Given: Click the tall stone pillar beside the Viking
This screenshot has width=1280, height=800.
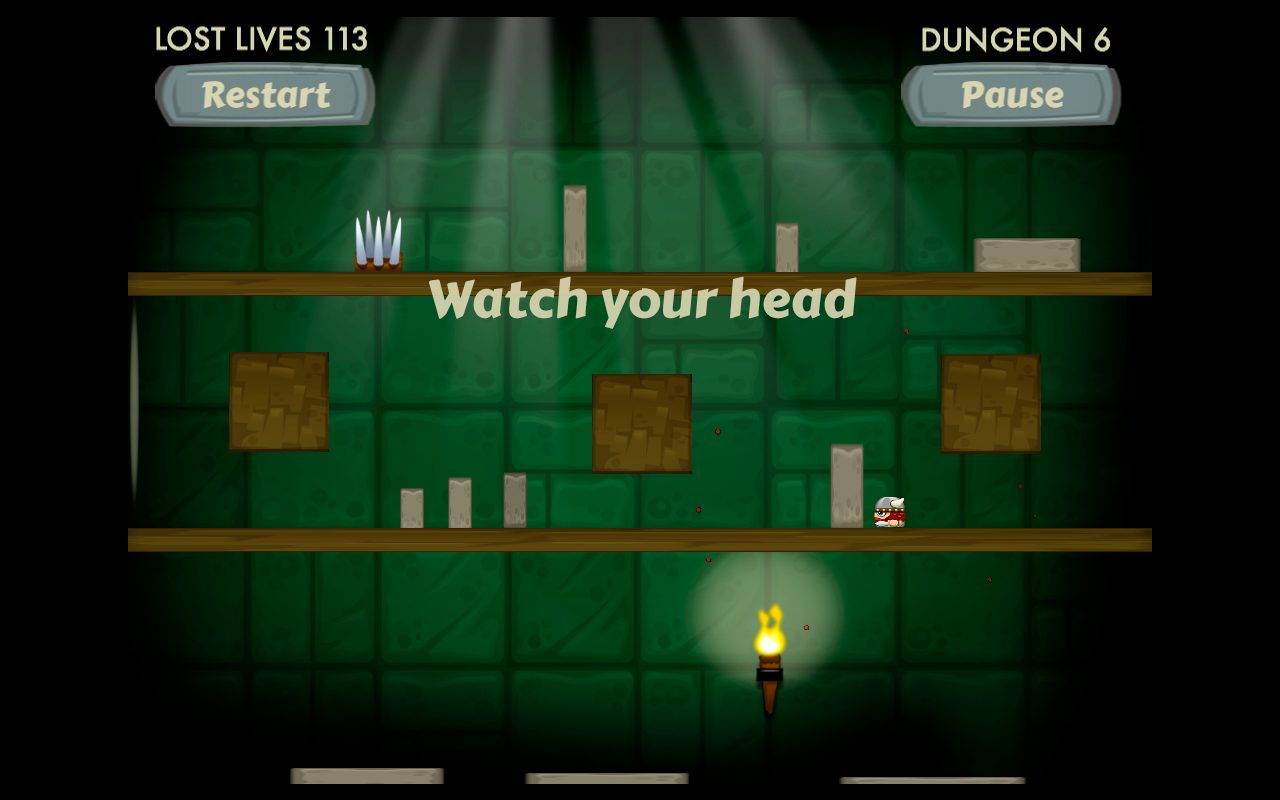Looking at the screenshot, I should (x=847, y=485).
